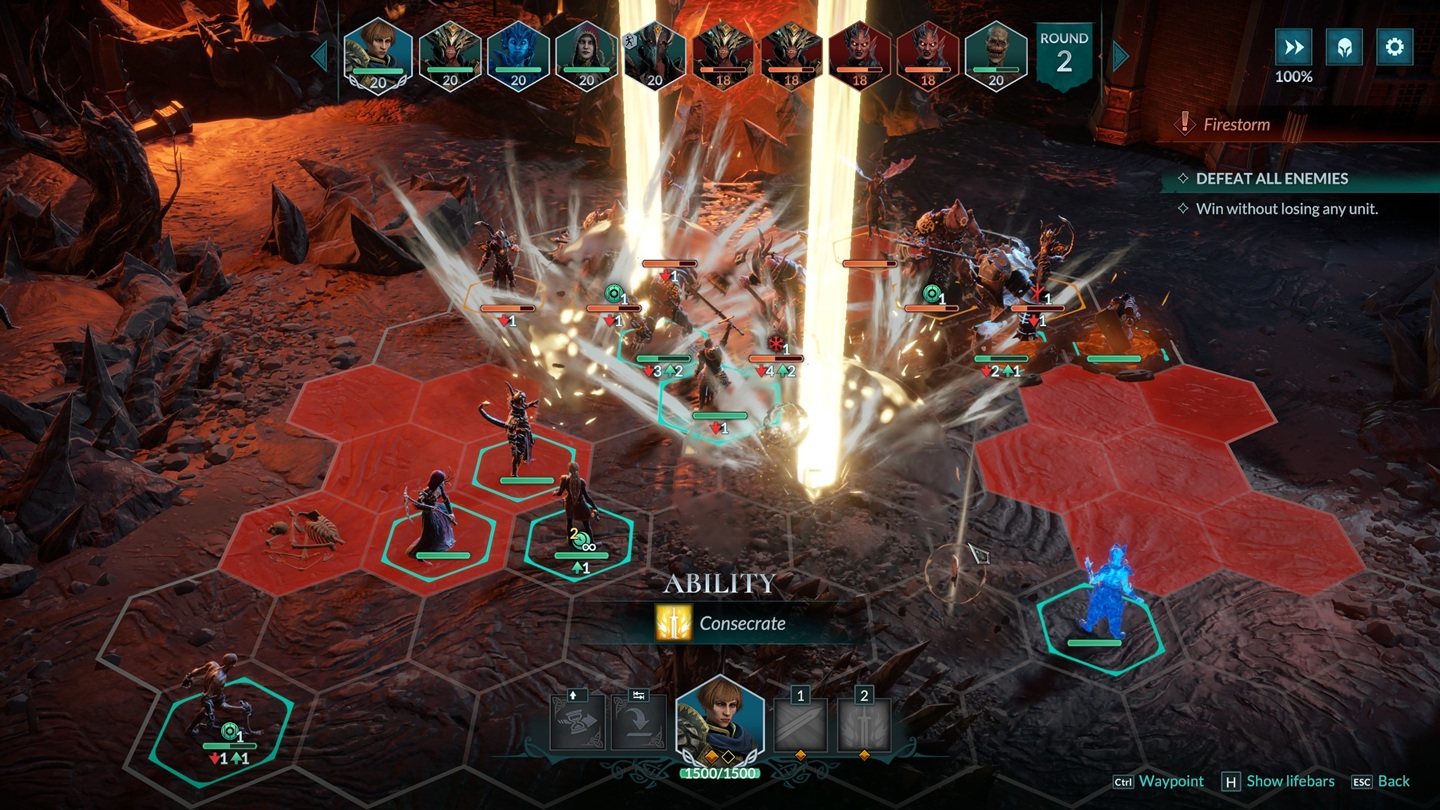Click the Defeat All Enemies objective
The height and width of the screenshot is (810, 1440).
1272,178
